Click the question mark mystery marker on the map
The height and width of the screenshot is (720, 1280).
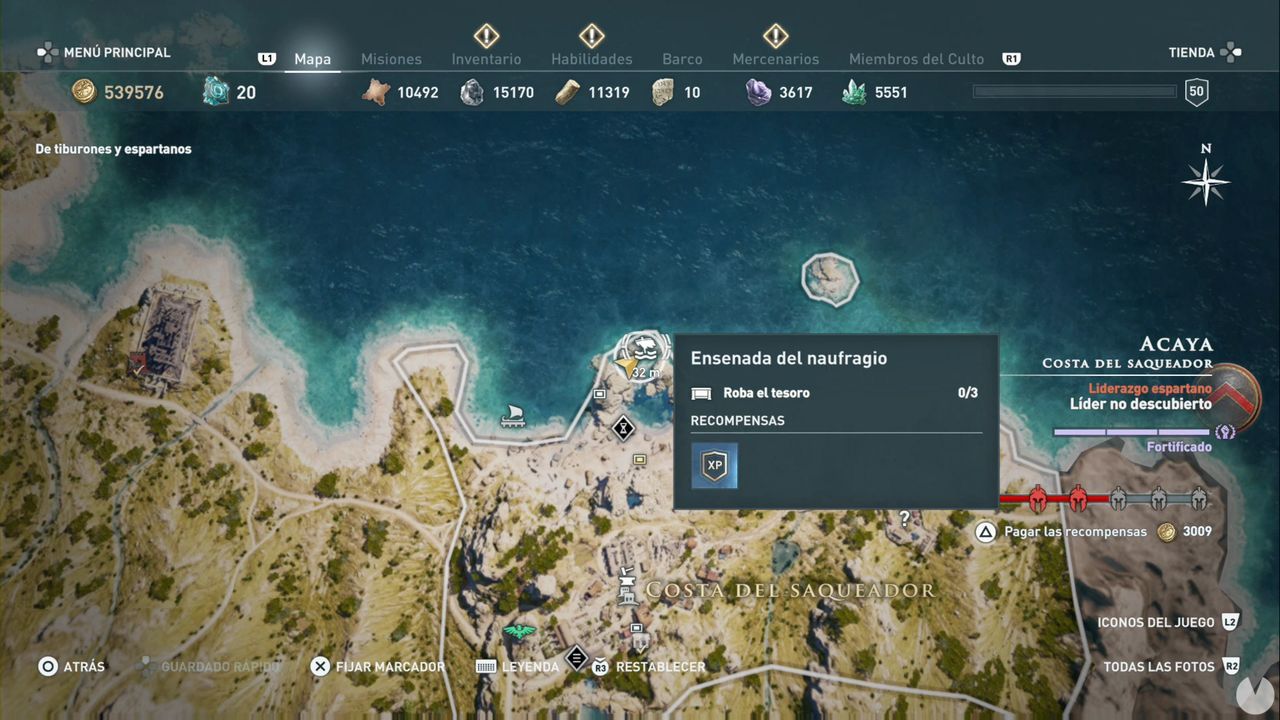point(905,518)
